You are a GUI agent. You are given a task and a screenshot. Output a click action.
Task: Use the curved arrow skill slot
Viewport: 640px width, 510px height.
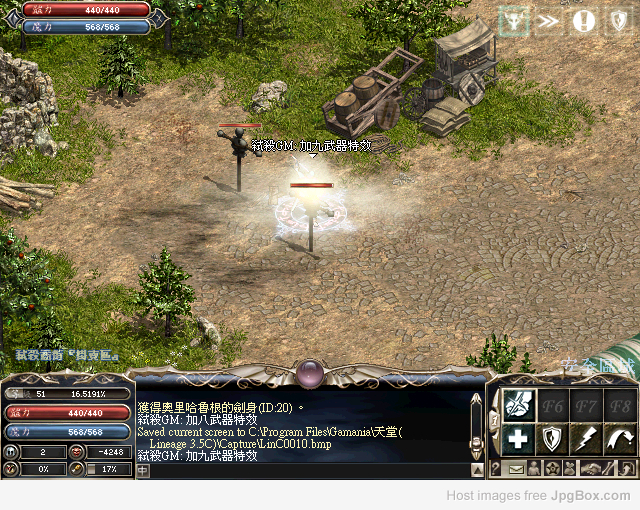pyautogui.click(x=619, y=439)
